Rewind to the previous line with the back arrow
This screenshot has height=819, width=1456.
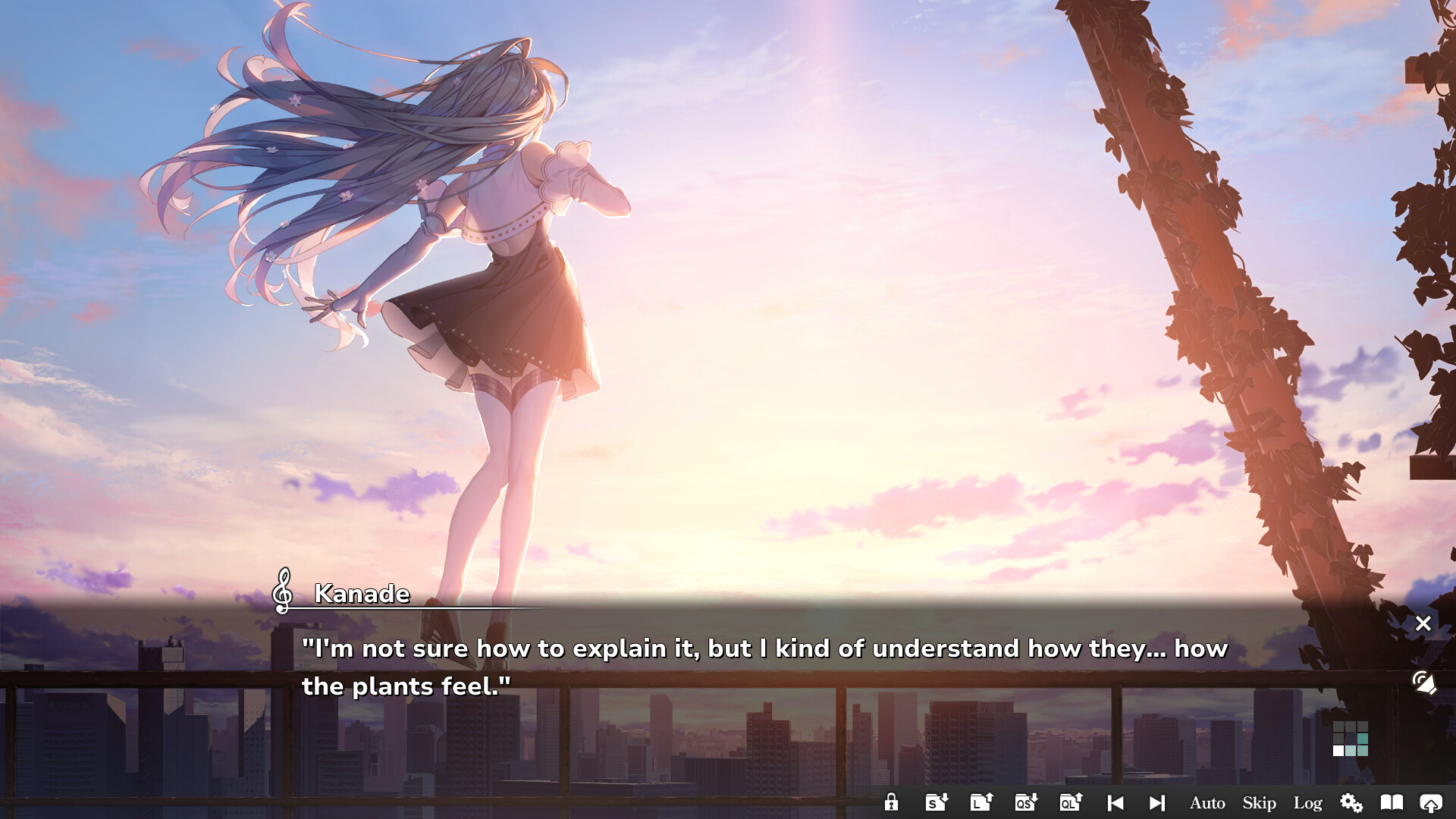(1115, 802)
